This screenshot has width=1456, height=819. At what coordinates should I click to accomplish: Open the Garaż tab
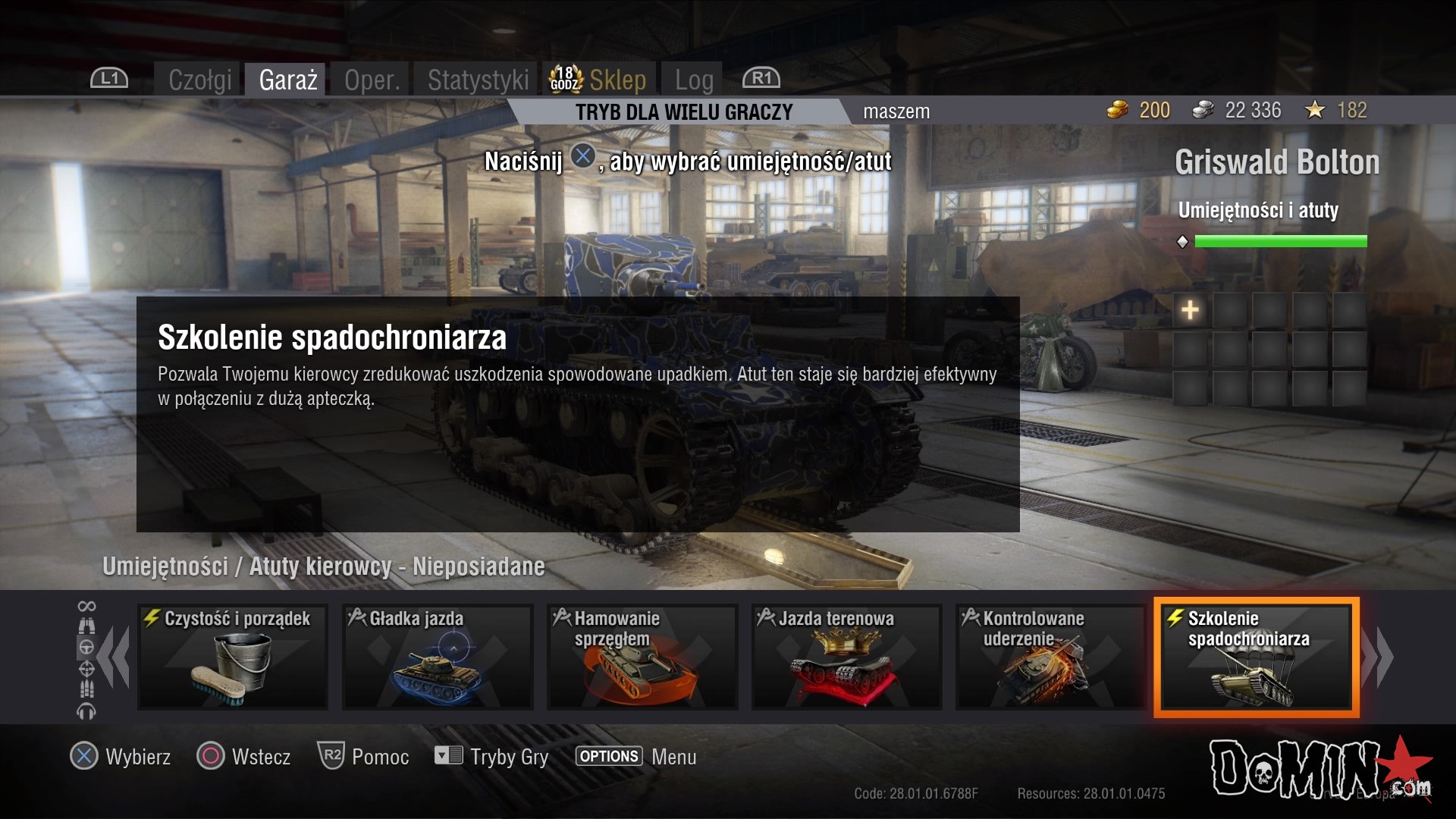287,80
